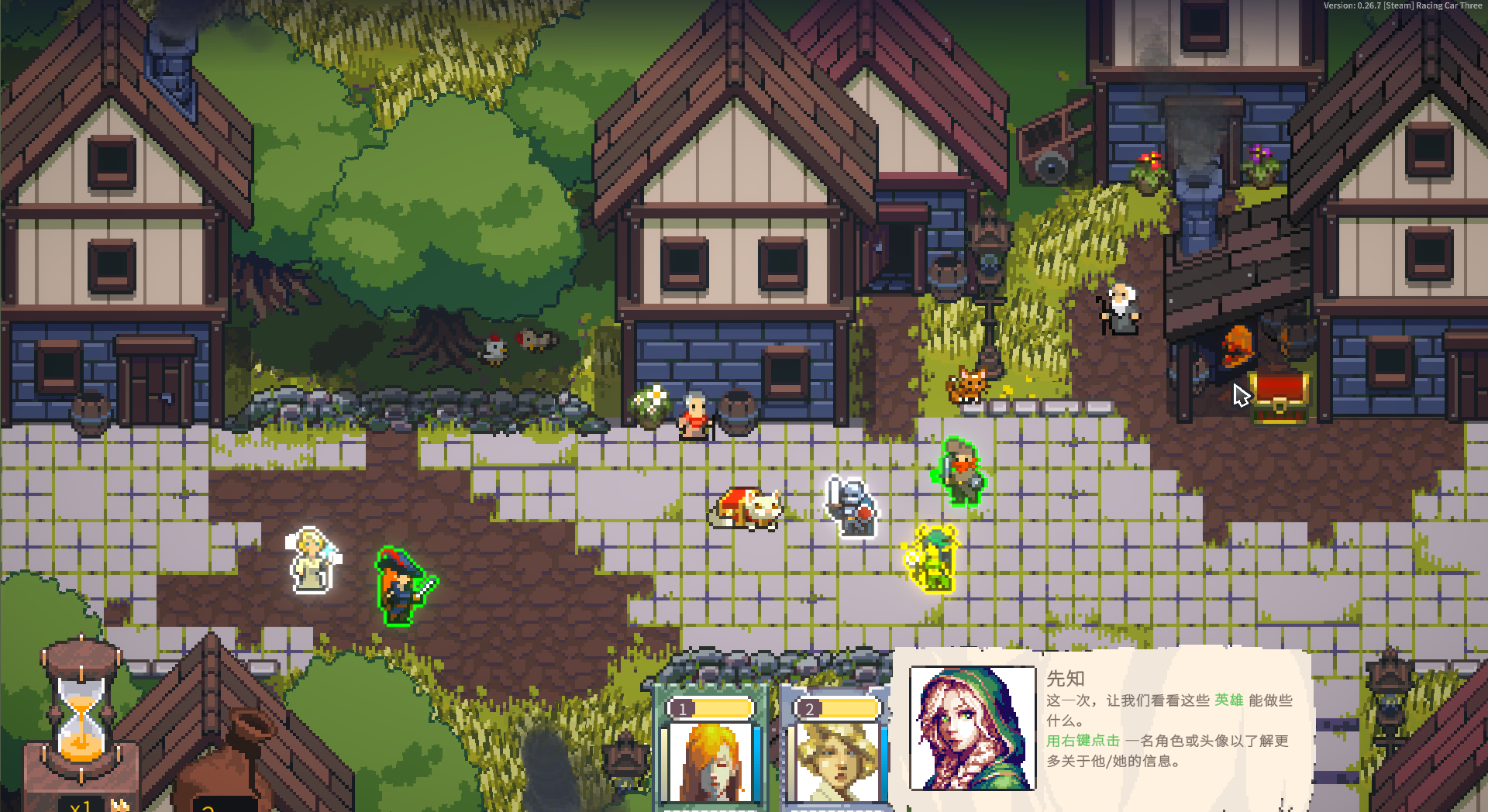Click the hooded prophet portrait
Screen dimensions: 1488x812
pyautogui.click(x=973, y=728)
